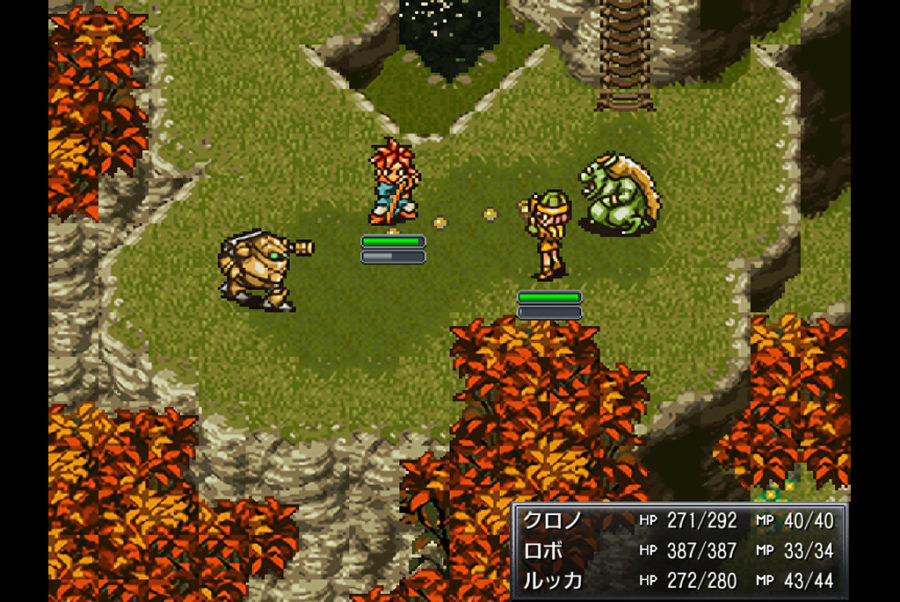This screenshot has height=602, width=900.
Task: Select ロボ in the party status panel
Action: coord(545,551)
